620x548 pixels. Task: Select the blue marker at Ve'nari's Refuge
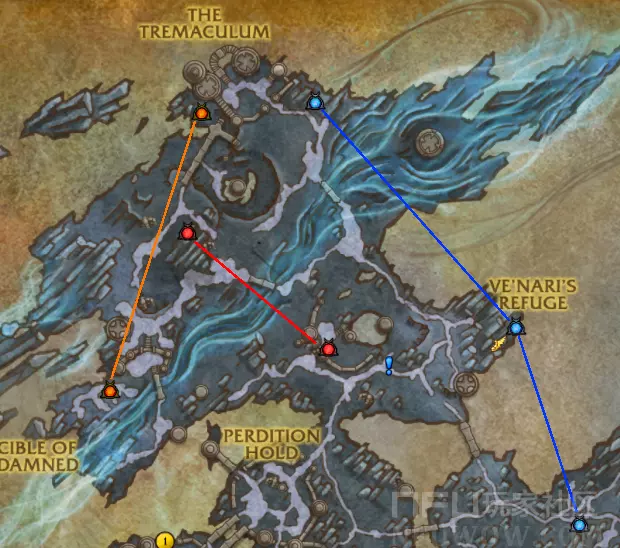tap(516, 327)
